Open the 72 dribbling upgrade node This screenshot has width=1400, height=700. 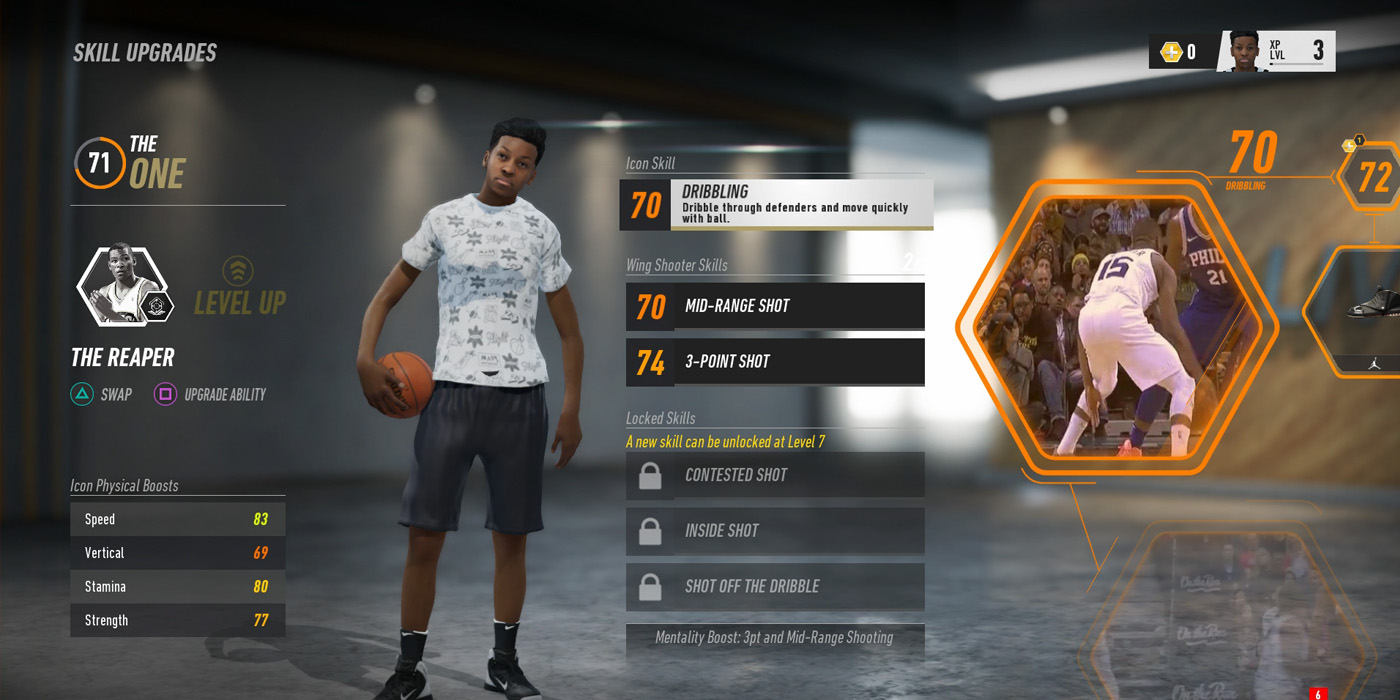pyautogui.click(x=1373, y=177)
